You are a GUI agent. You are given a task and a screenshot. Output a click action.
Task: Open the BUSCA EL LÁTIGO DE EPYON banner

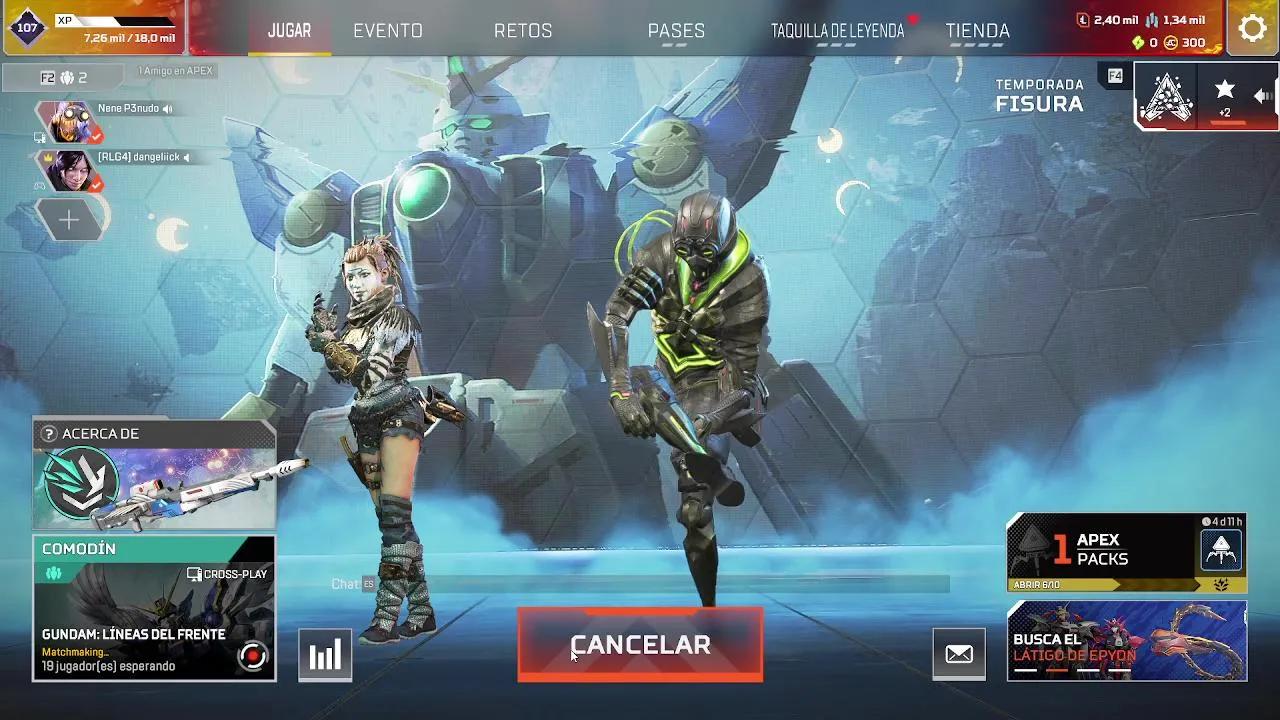pyautogui.click(x=1126, y=642)
